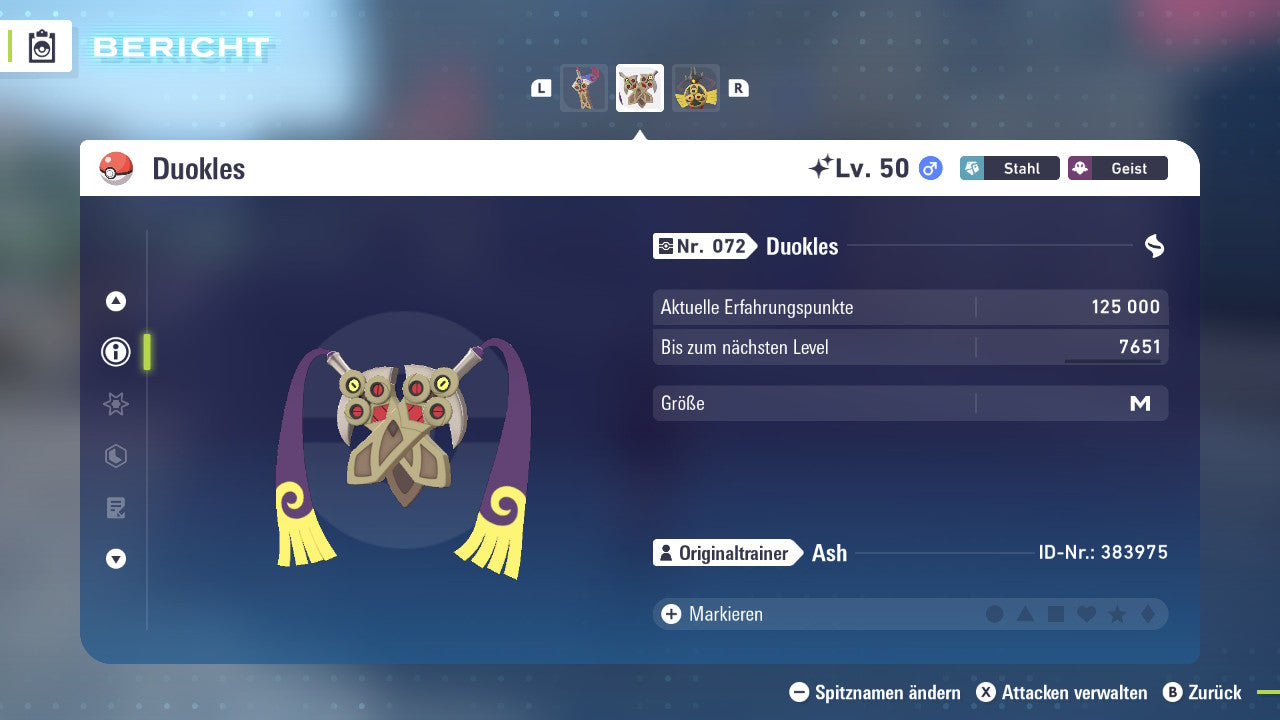Click the up arrow to switch pages
Image resolution: width=1280 pixels, height=720 pixels.
(x=116, y=300)
